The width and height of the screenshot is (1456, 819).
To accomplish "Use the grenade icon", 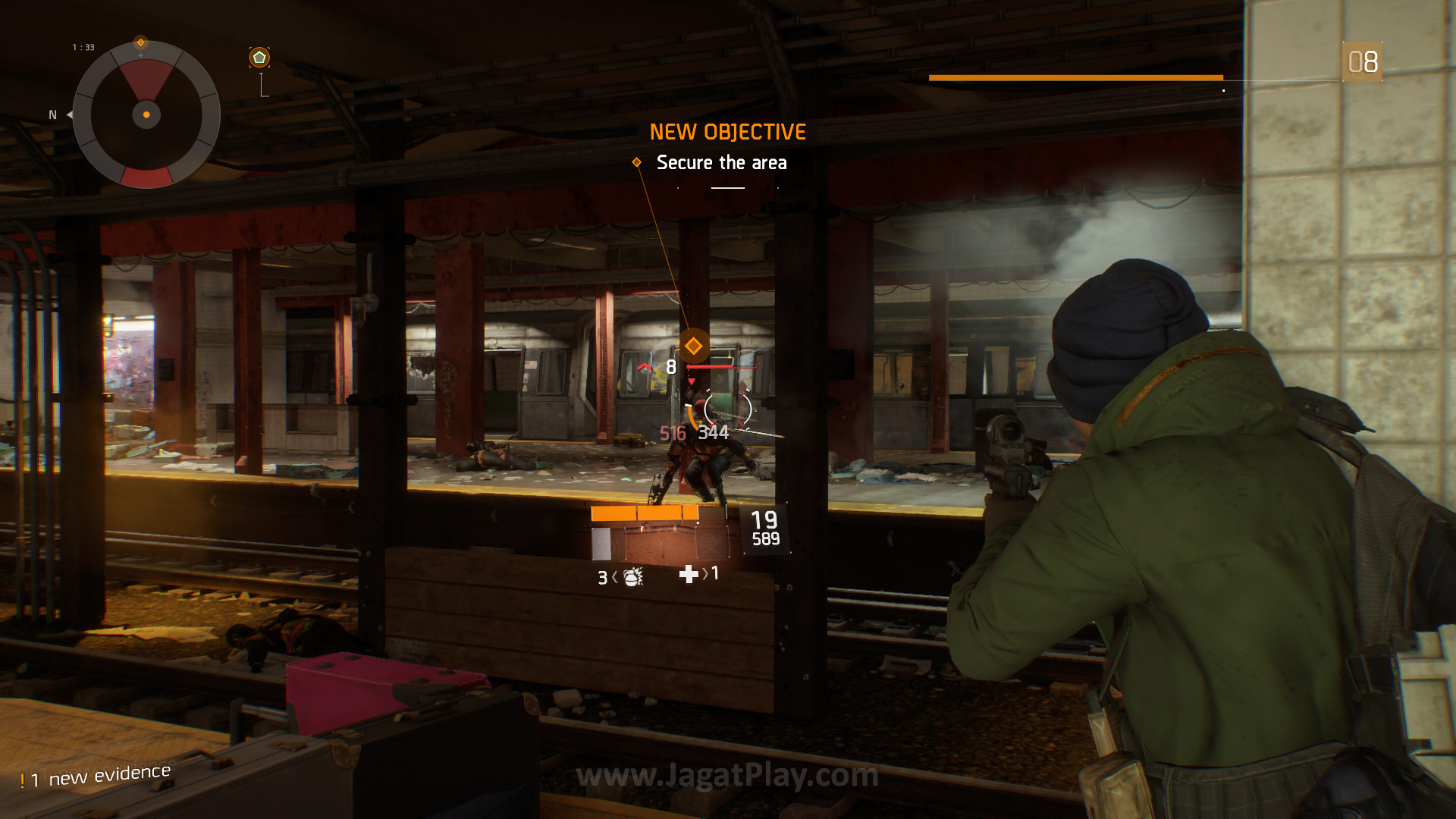I will click(x=632, y=578).
